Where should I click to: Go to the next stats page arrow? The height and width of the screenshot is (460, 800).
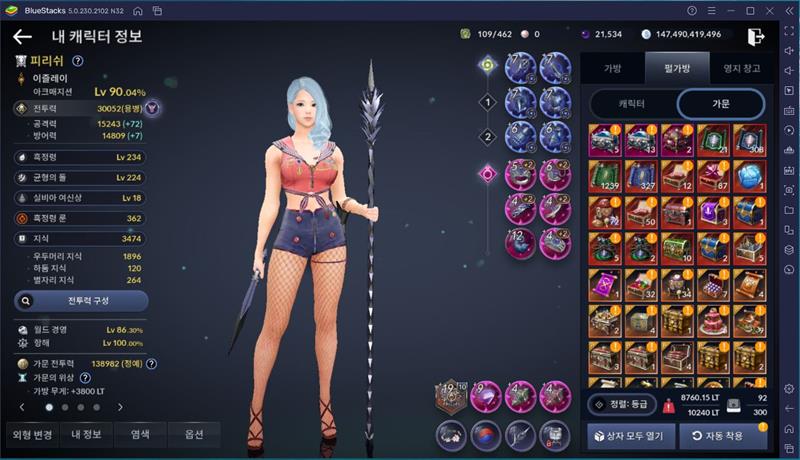(x=121, y=407)
